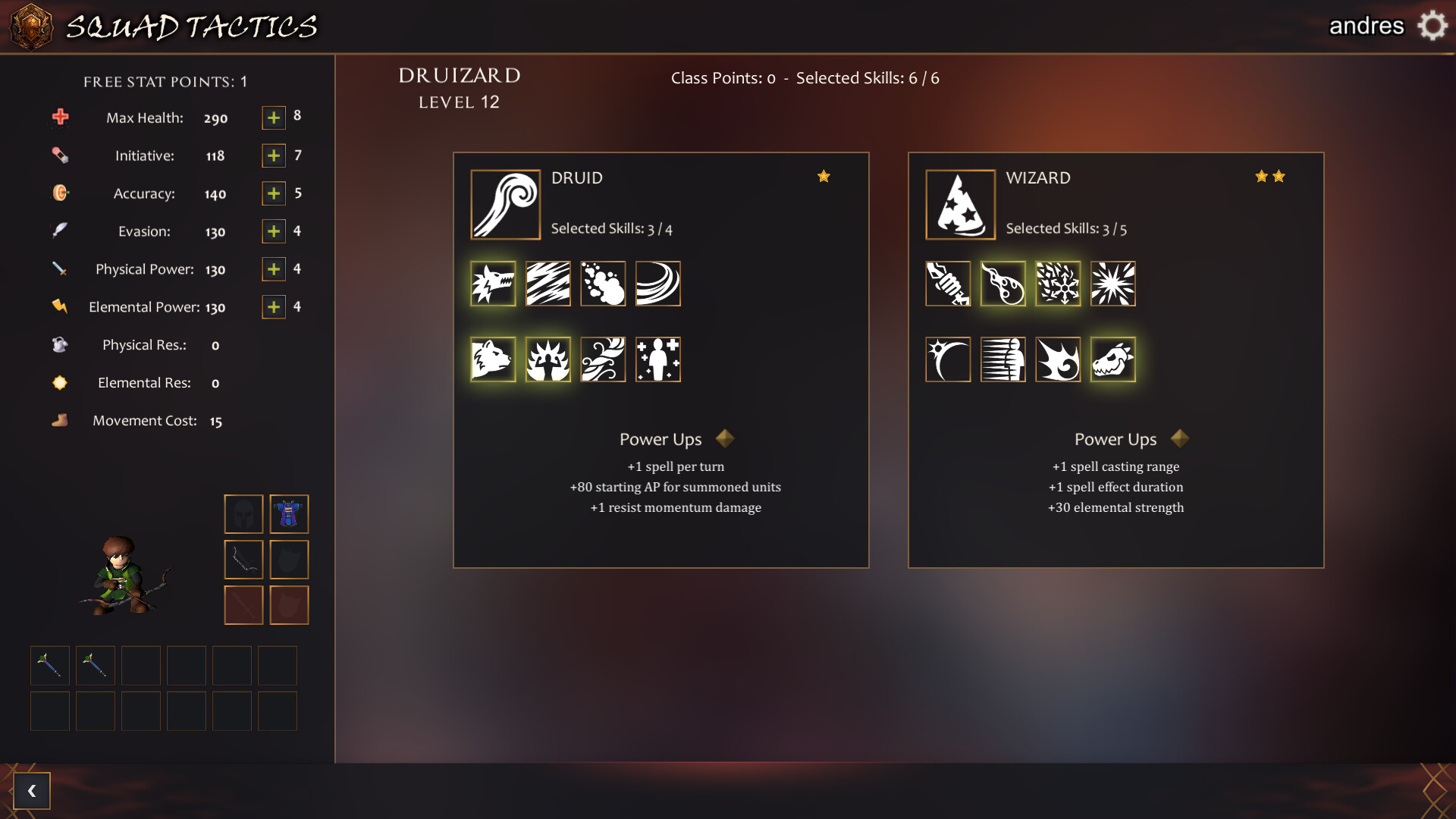Screen dimensions: 1456x819
Task: Collapse the panel with the bottom-left chevron
Action: click(x=32, y=790)
